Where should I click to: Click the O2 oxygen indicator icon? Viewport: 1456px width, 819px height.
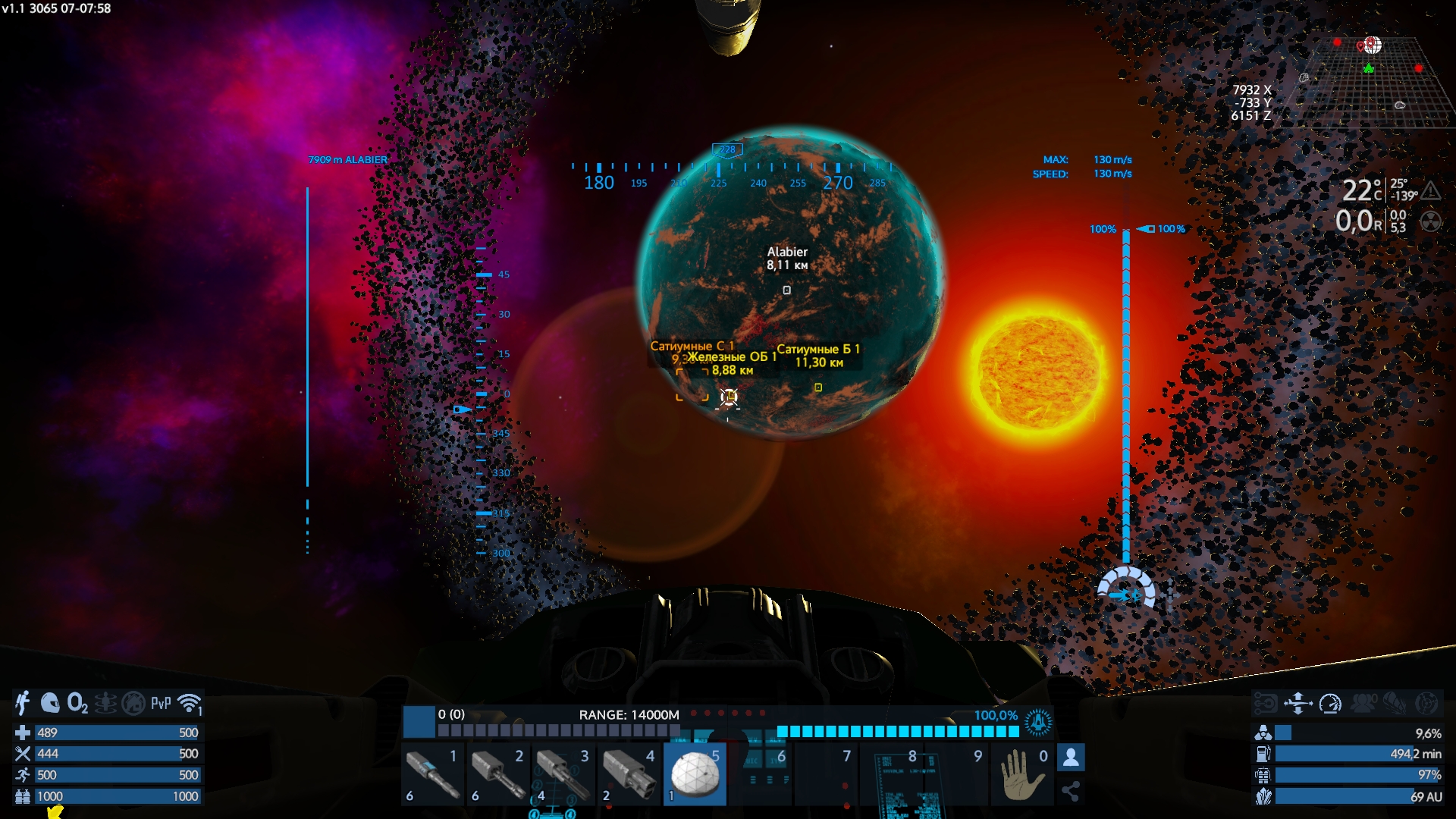tap(77, 704)
